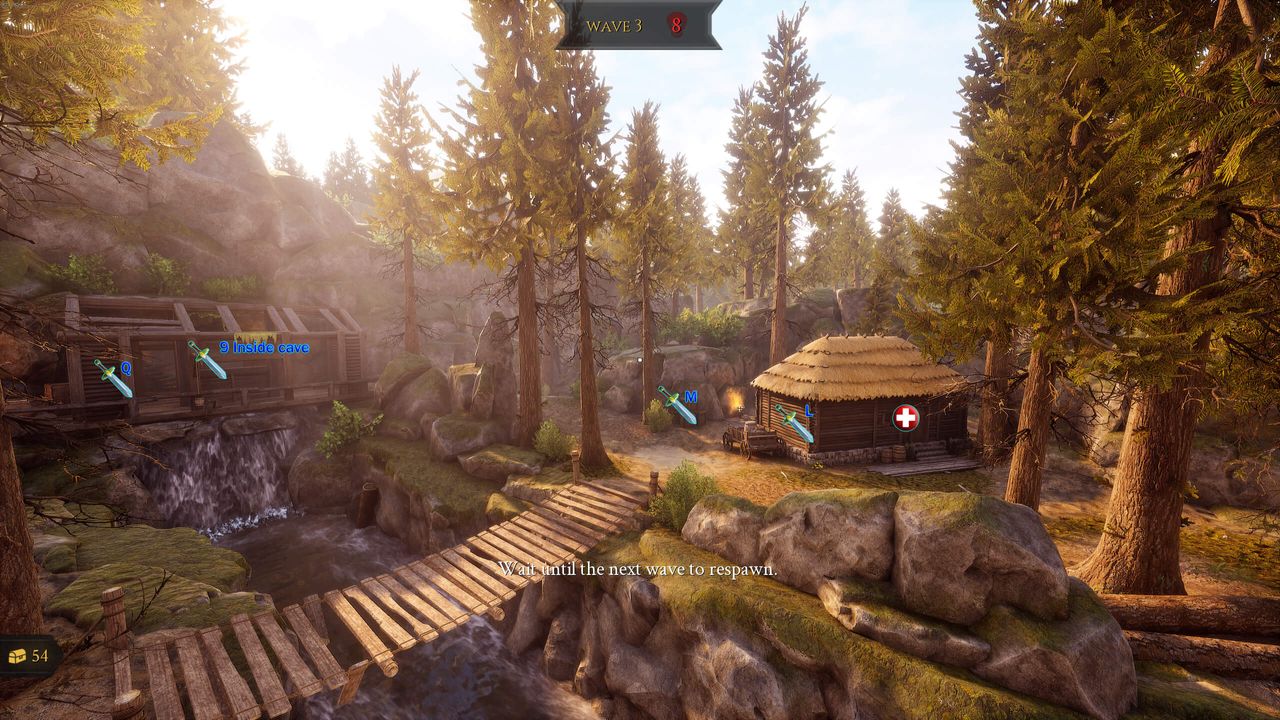The height and width of the screenshot is (720, 1280).
Task: Click the red cross healing marker
Action: pyautogui.click(x=906, y=418)
